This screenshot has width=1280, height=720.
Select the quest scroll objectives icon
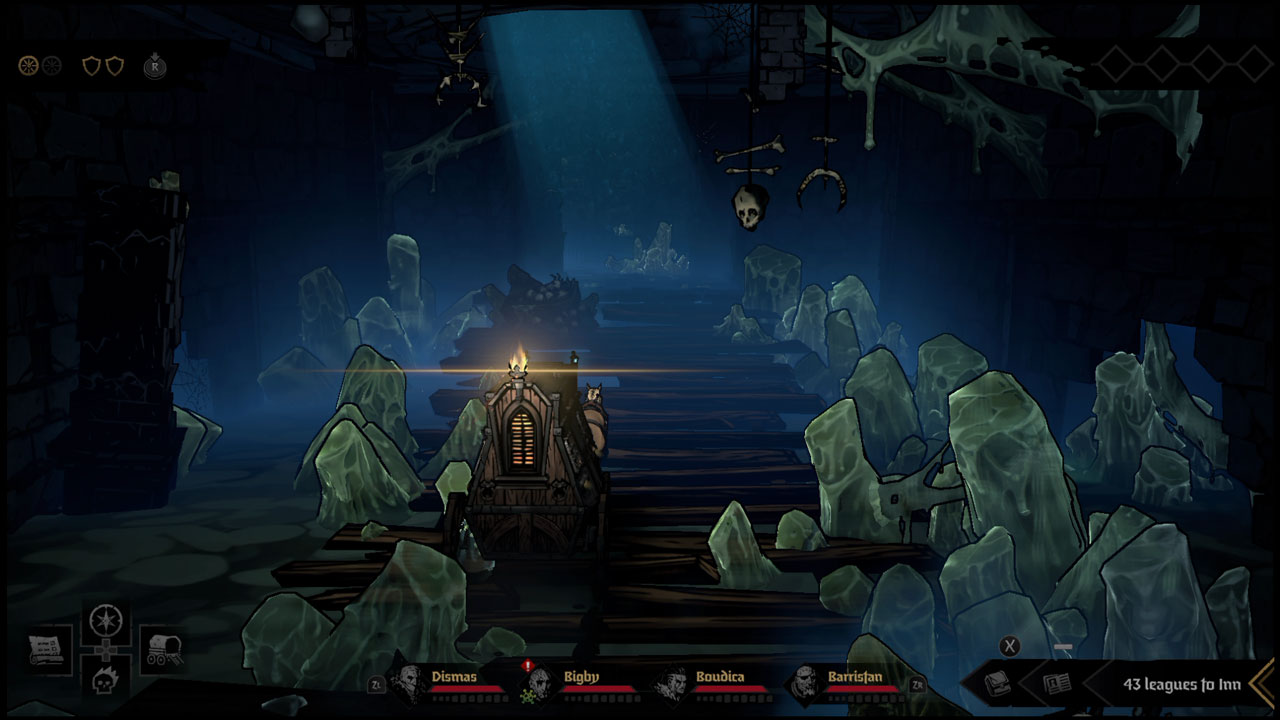pos(44,648)
